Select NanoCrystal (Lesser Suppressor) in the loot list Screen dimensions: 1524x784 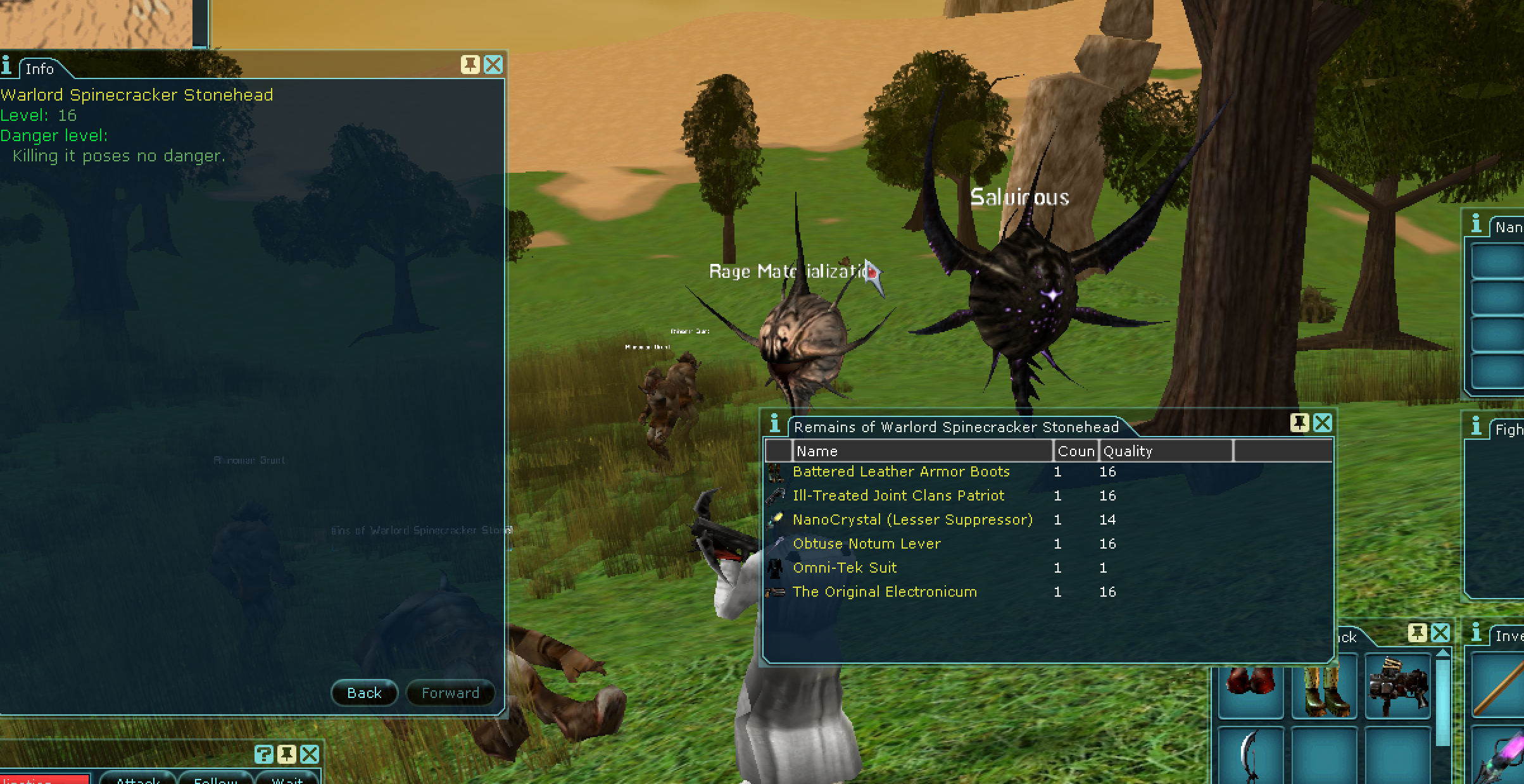(912, 520)
